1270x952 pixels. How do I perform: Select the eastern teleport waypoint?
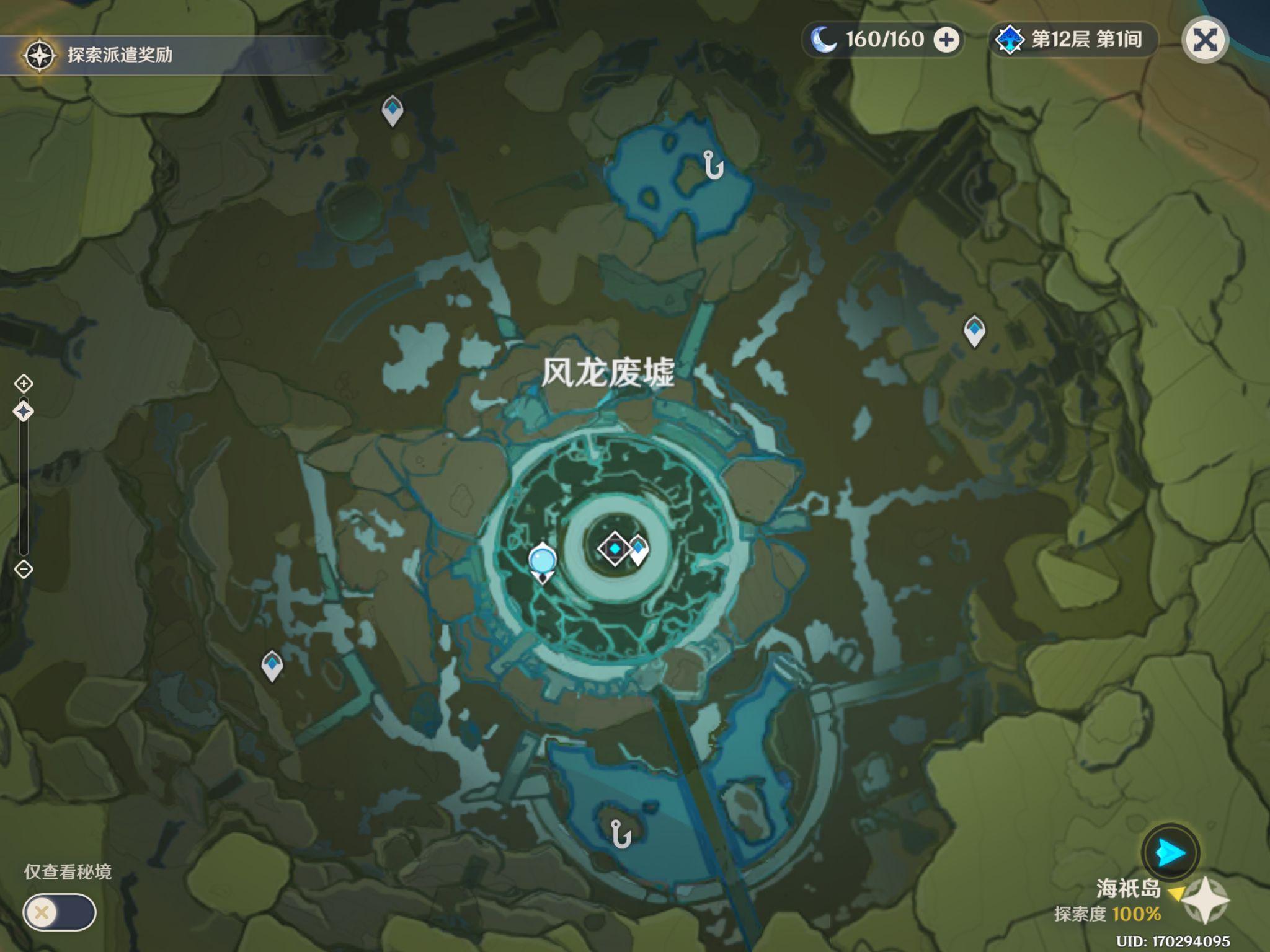click(x=974, y=330)
